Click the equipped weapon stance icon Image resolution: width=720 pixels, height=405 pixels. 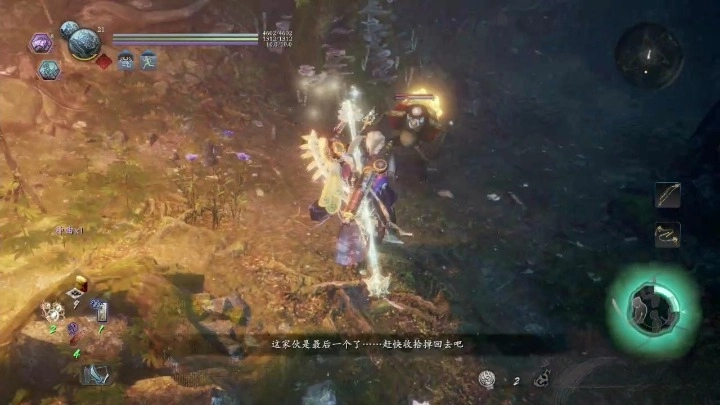(x=96, y=375)
